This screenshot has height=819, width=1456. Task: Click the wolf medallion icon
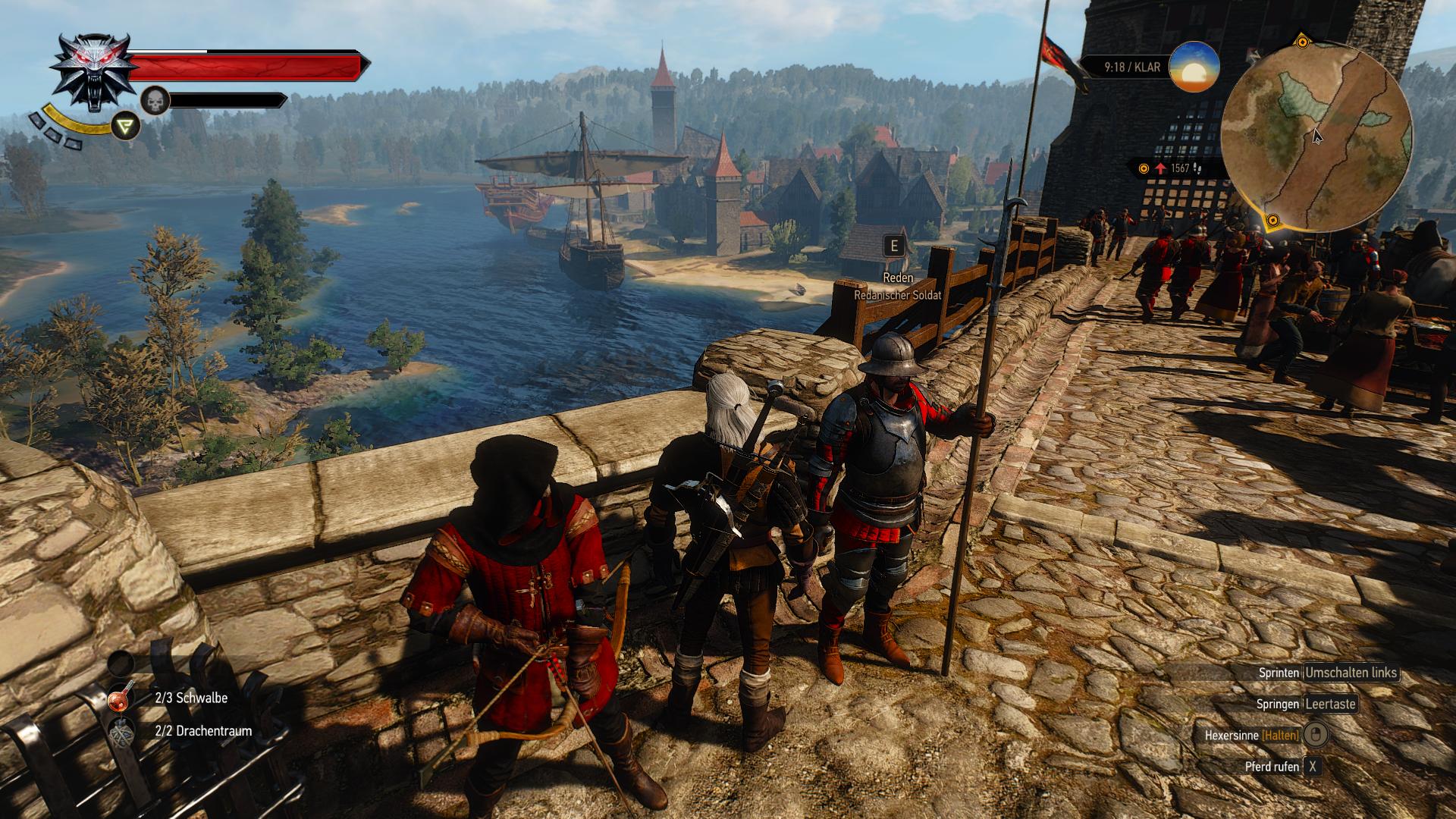(x=95, y=71)
